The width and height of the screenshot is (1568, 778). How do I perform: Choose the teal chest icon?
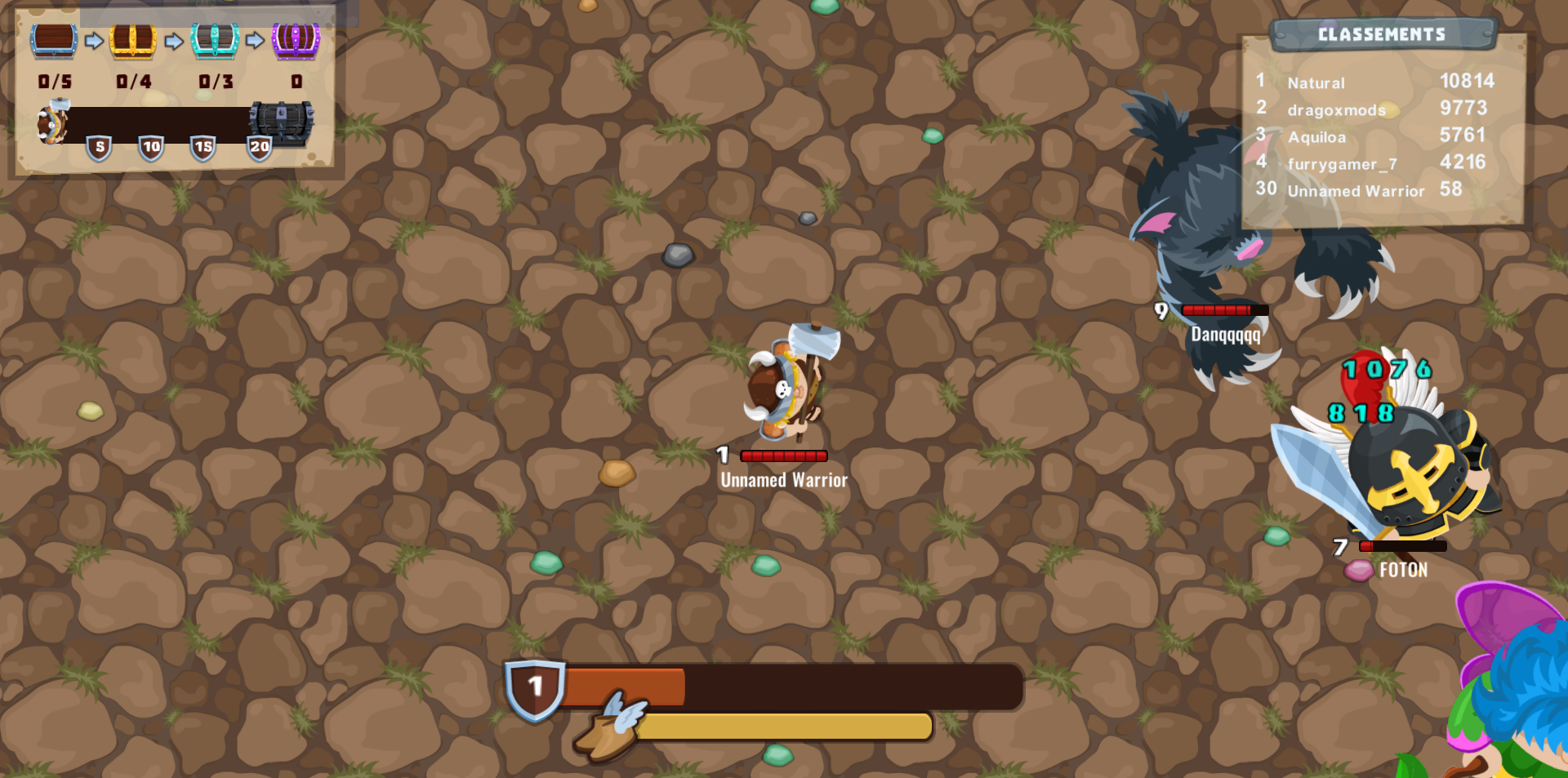[x=215, y=40]
